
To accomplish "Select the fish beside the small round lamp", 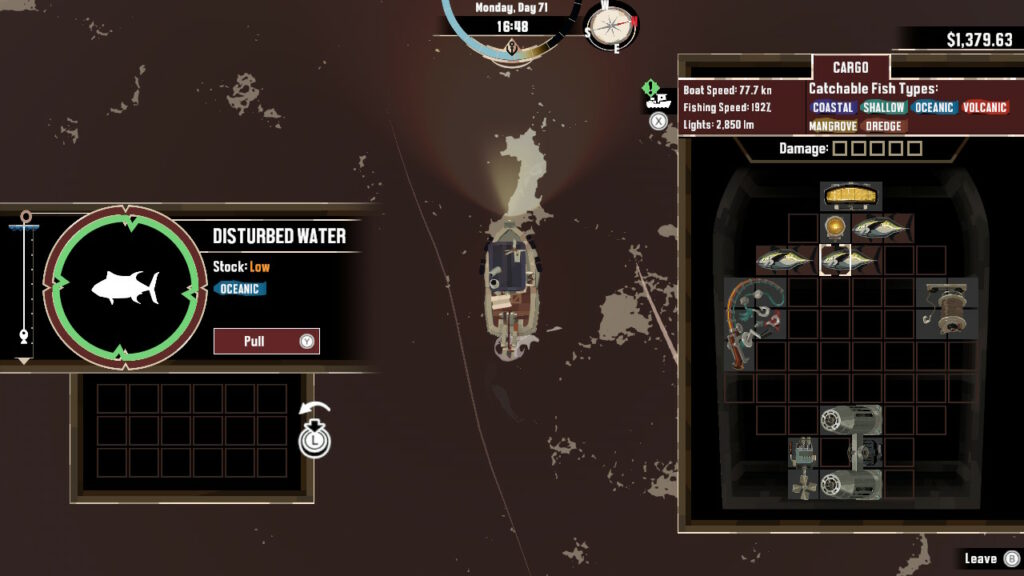I will pyautogui.click(x=882, y=228).
